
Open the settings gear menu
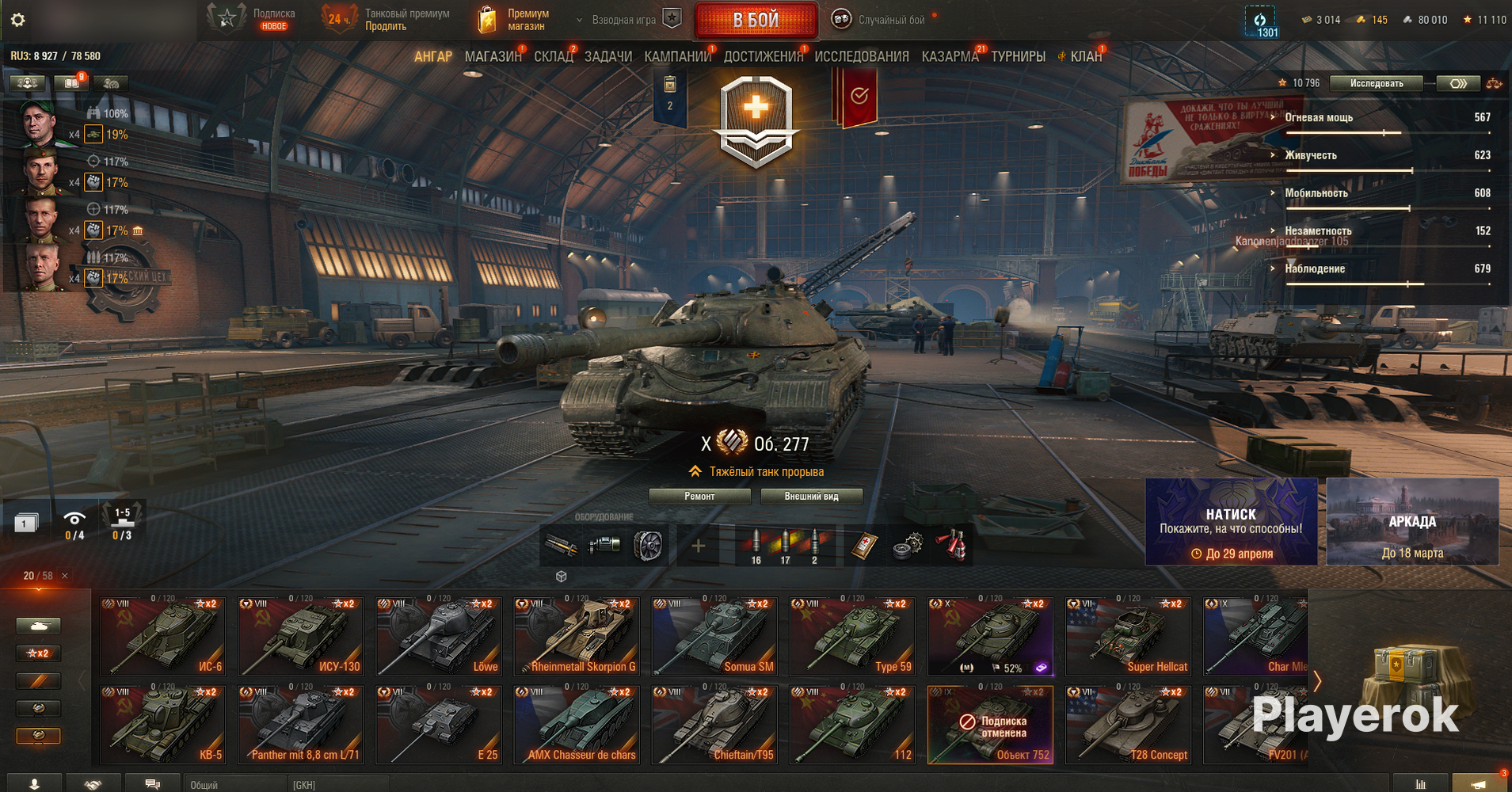17,20
